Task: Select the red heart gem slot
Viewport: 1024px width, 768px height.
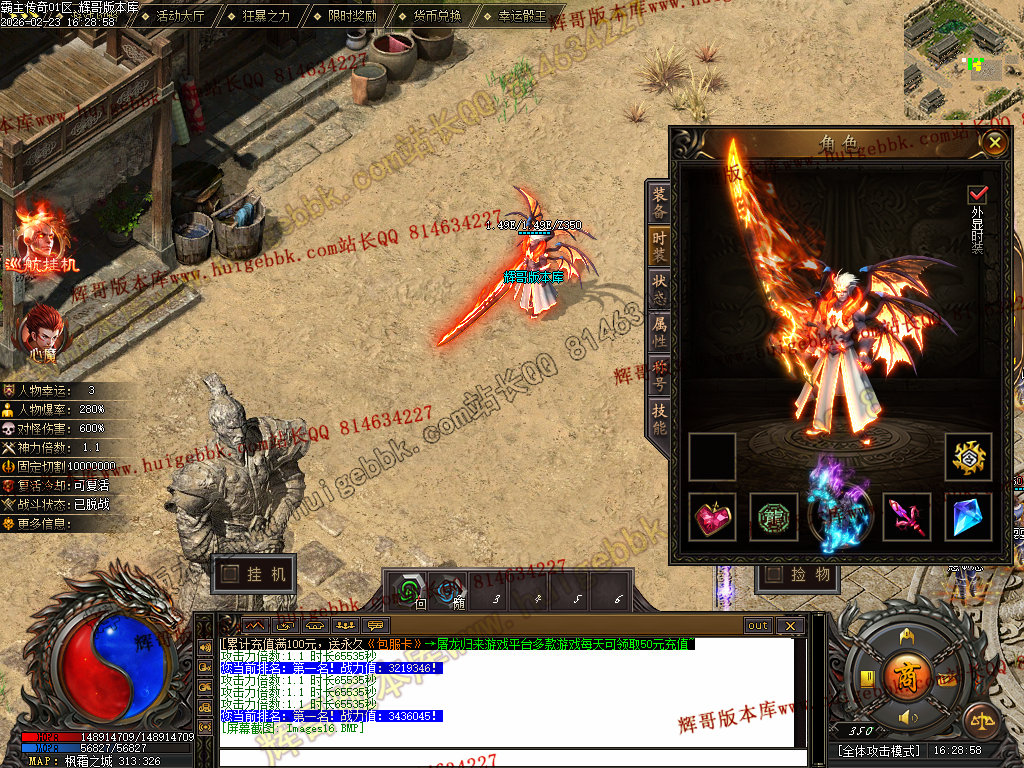Action: coord(713,517)
